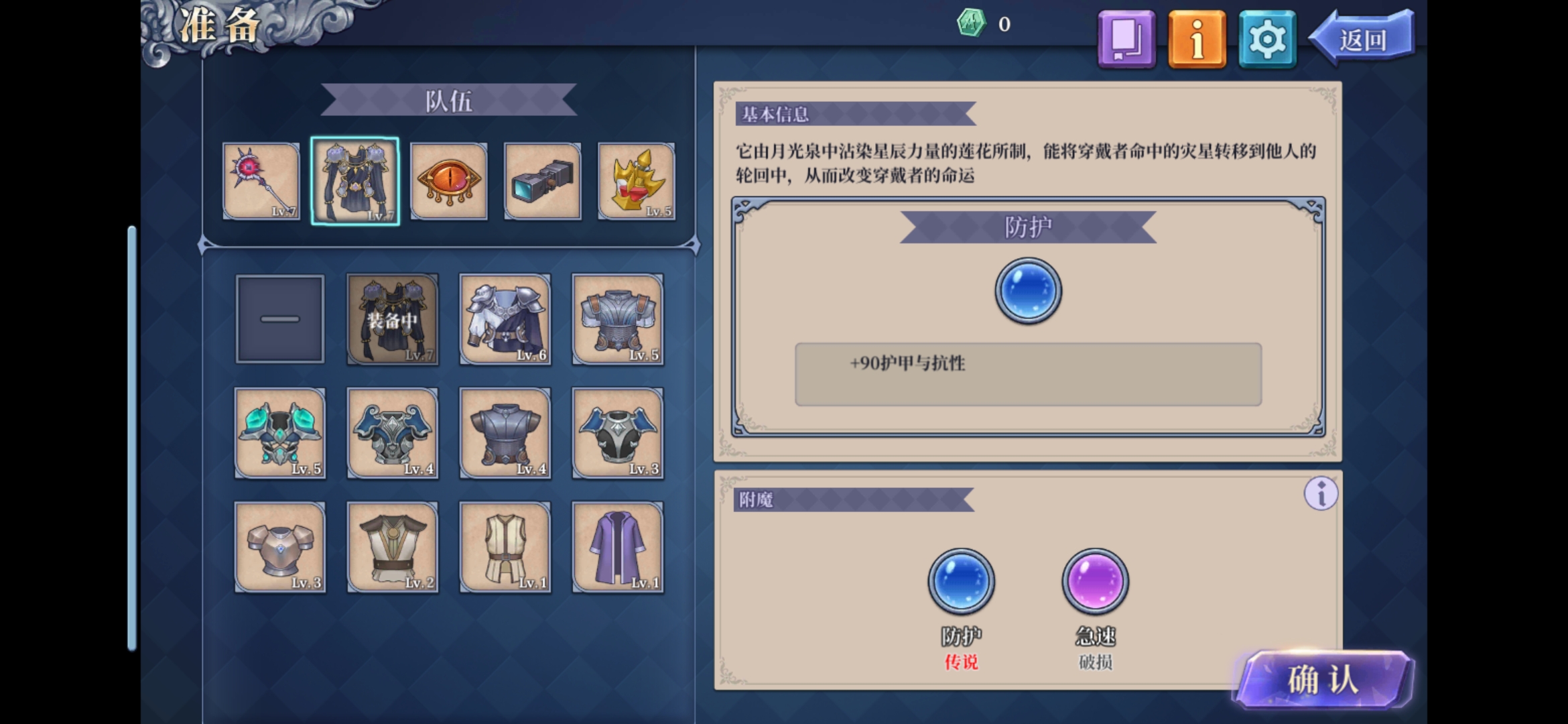Open the enchantment info circle icon
The height and width of the screenshot is (724, 1568).
click(1321, 494)
